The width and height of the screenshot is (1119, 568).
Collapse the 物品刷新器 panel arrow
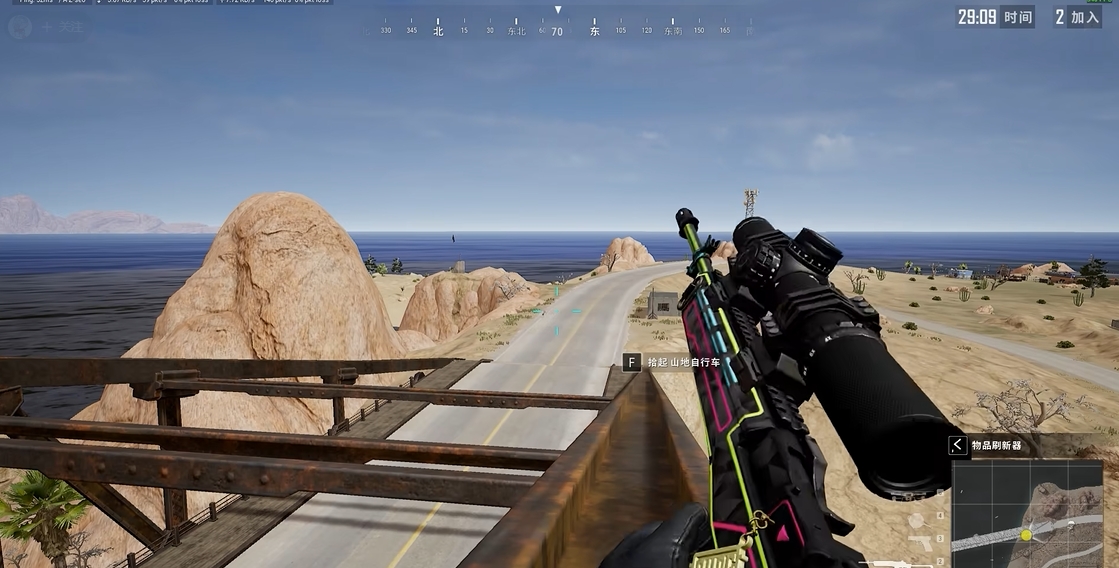point(957,445)
